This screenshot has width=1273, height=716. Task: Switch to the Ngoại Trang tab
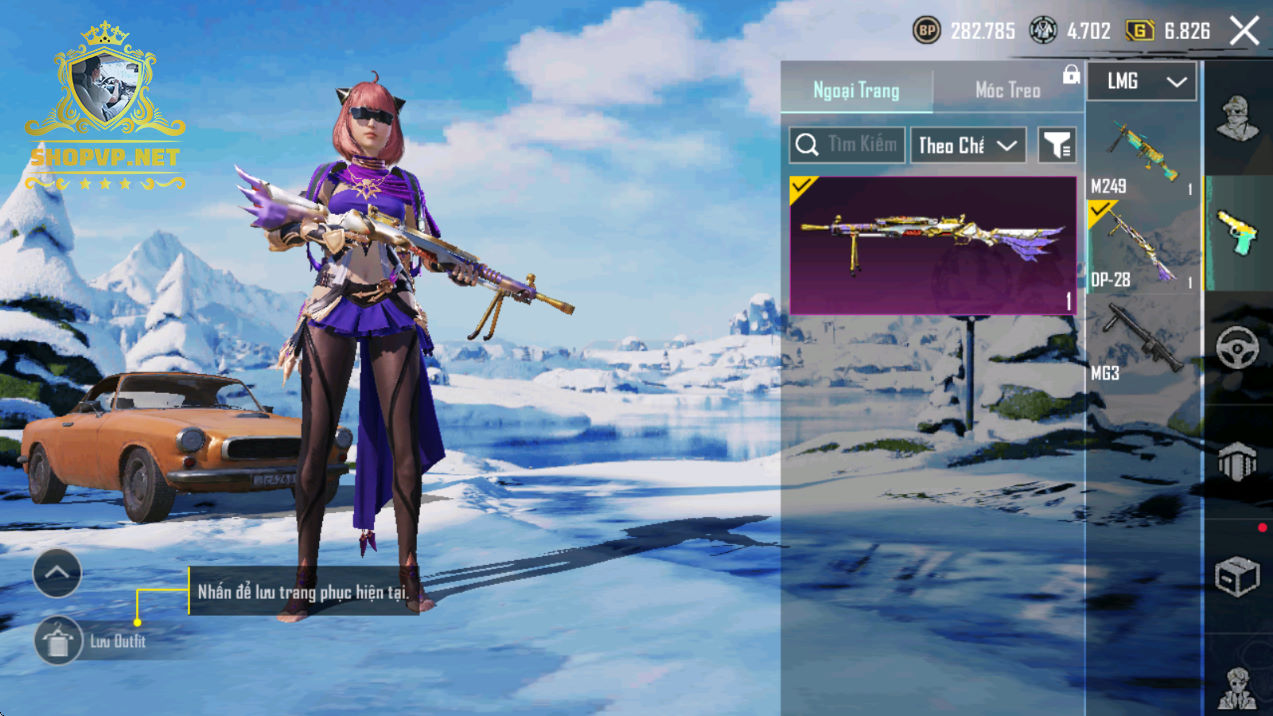point(856,90)
